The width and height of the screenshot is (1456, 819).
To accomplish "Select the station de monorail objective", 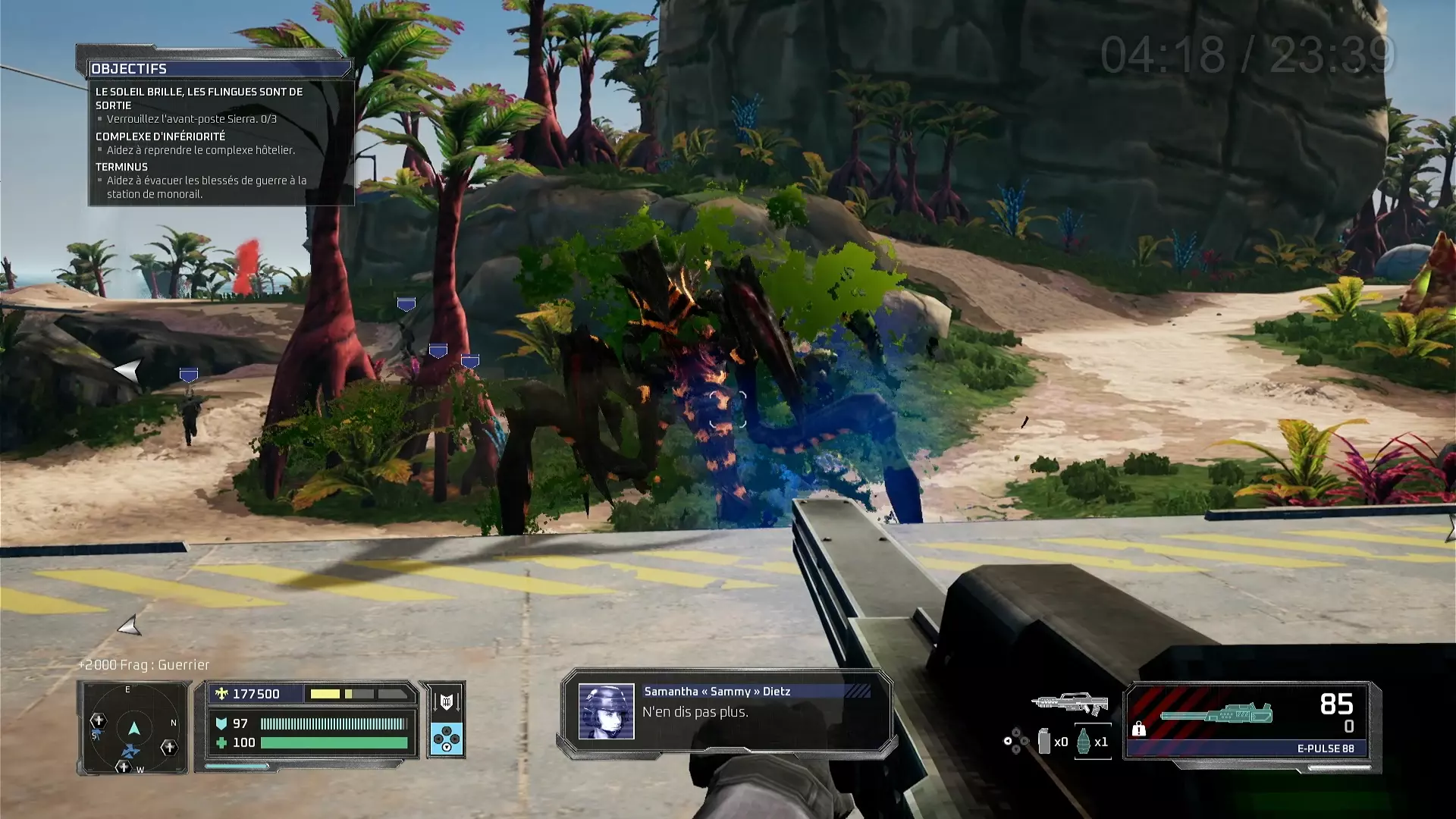I will (205, 187).
